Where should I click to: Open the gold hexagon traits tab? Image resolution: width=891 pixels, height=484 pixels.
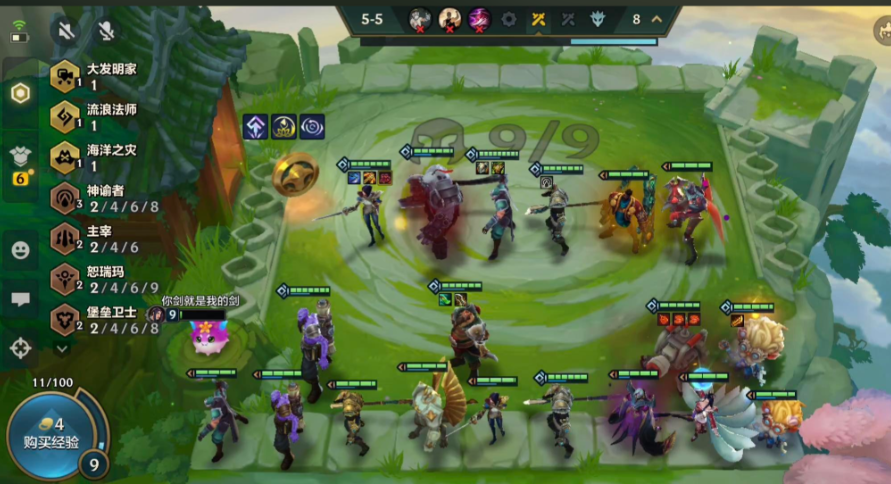20,93
